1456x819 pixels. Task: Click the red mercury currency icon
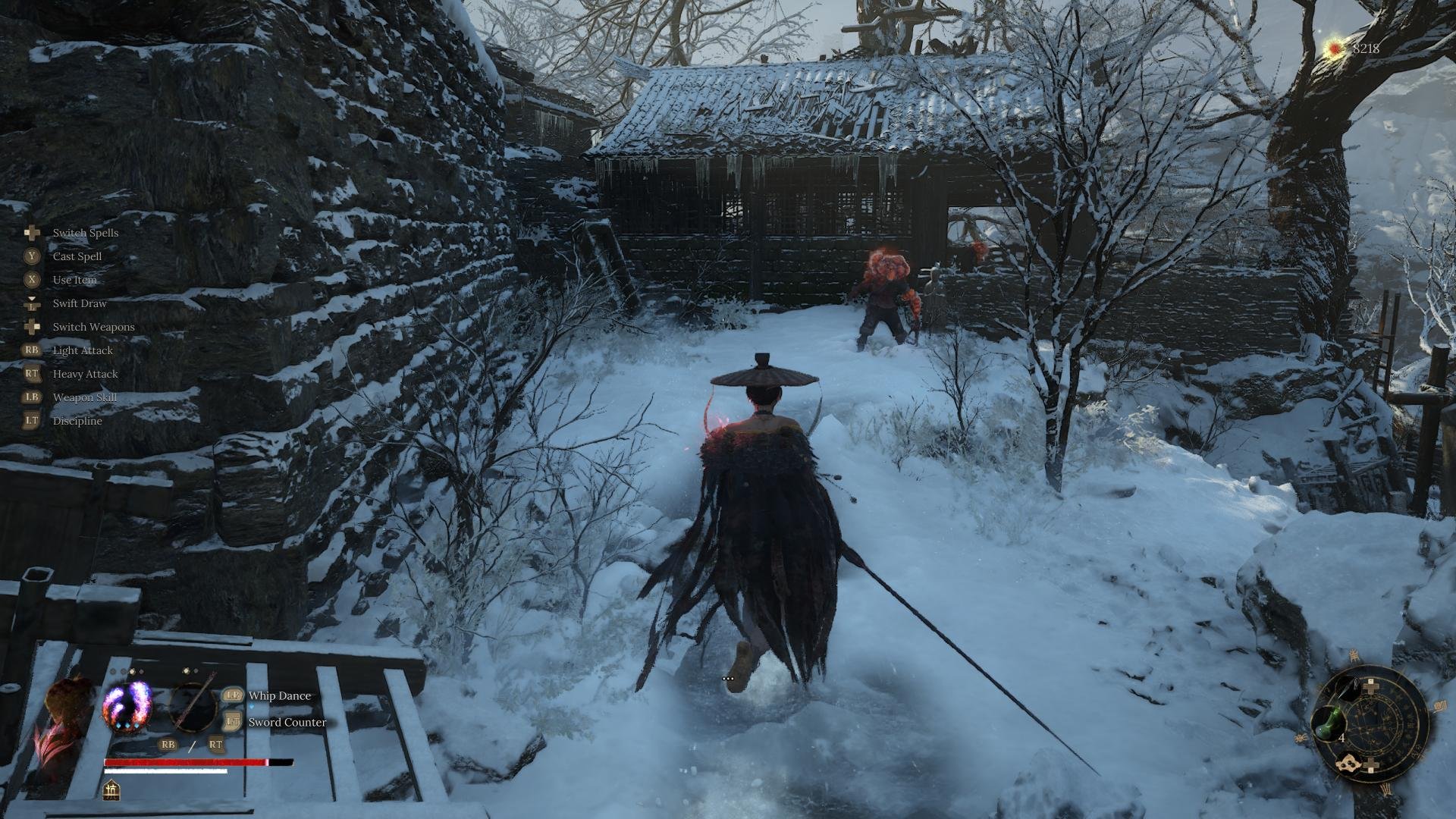(1333, 49)
